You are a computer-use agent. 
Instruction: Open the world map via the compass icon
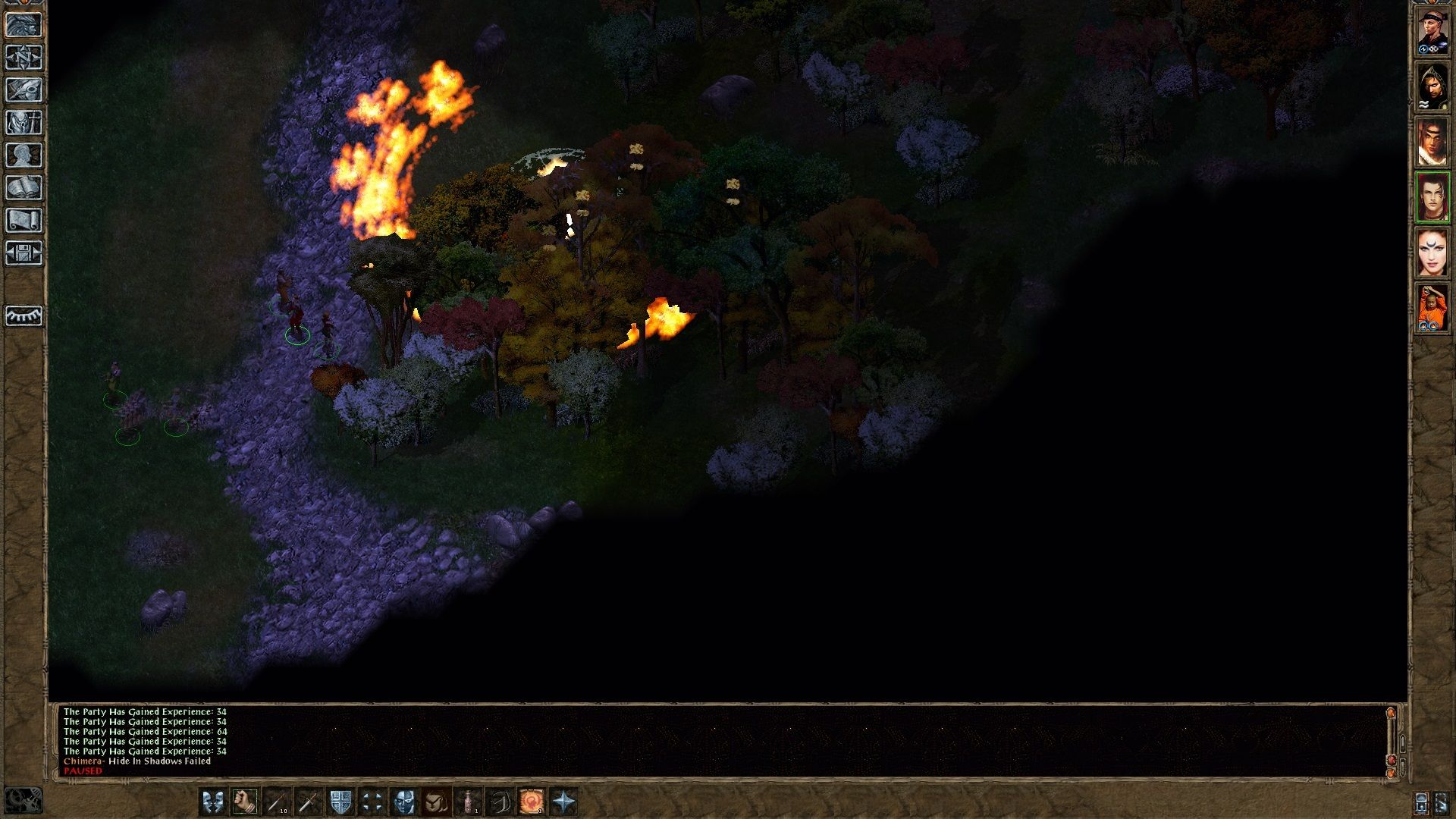tap(25, 57)
